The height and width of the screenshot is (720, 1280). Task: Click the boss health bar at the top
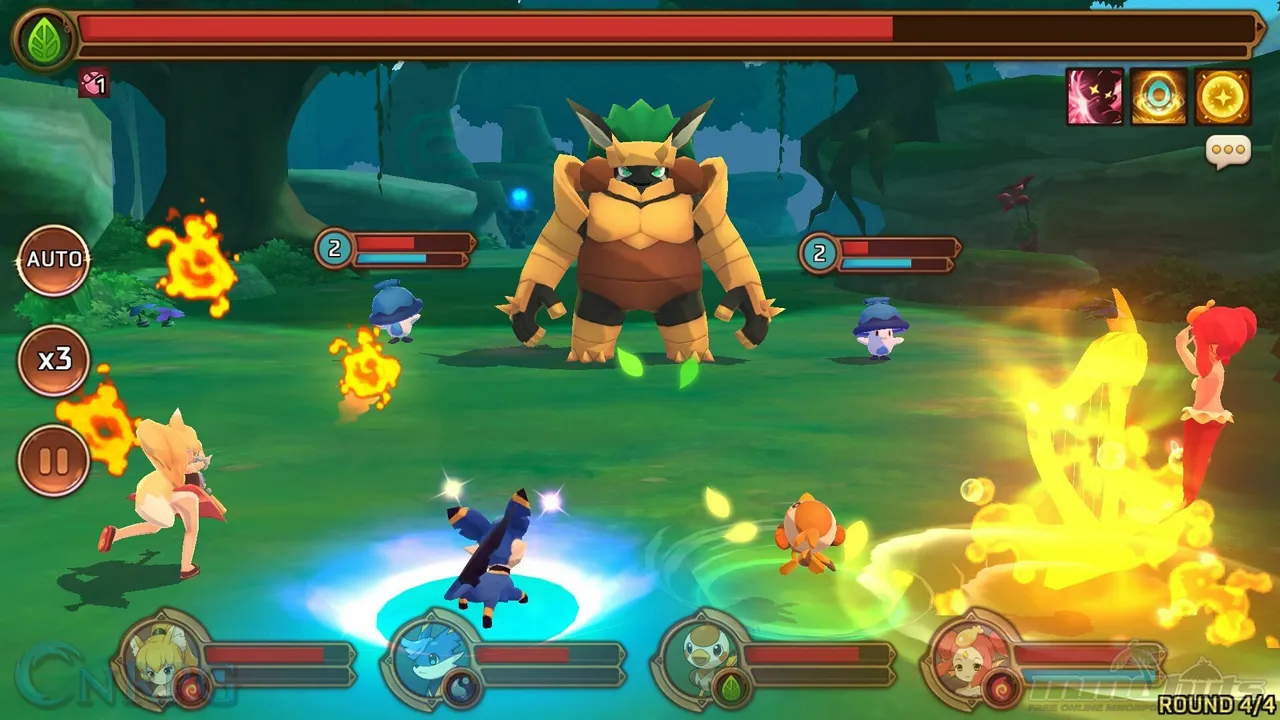click(x=660, y=31)
